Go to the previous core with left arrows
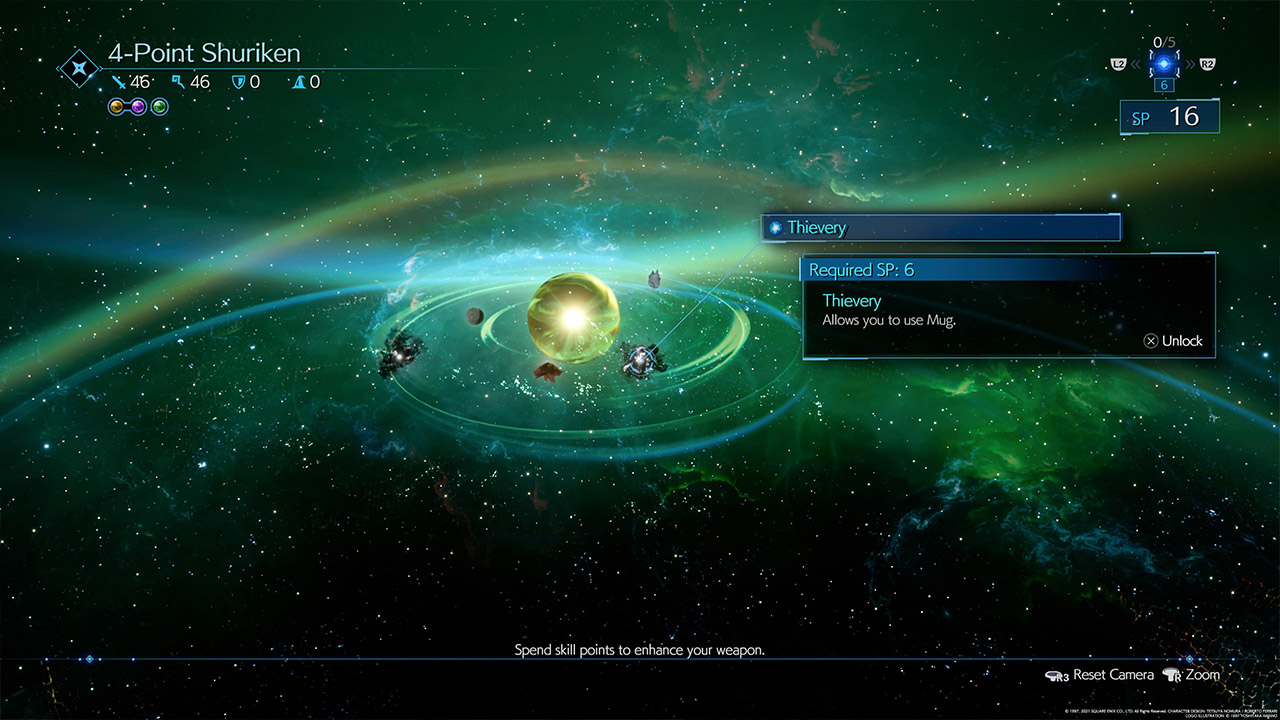This screenshot has width=1280, height=720. (1137, 64)
